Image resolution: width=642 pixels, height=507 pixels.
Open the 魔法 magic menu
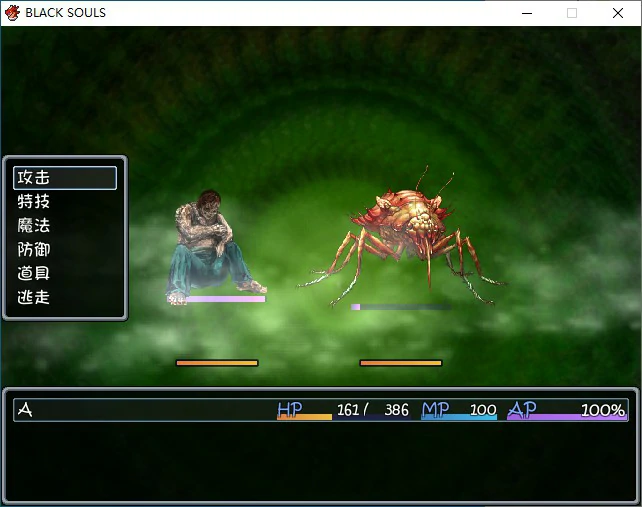coord(65,226)
